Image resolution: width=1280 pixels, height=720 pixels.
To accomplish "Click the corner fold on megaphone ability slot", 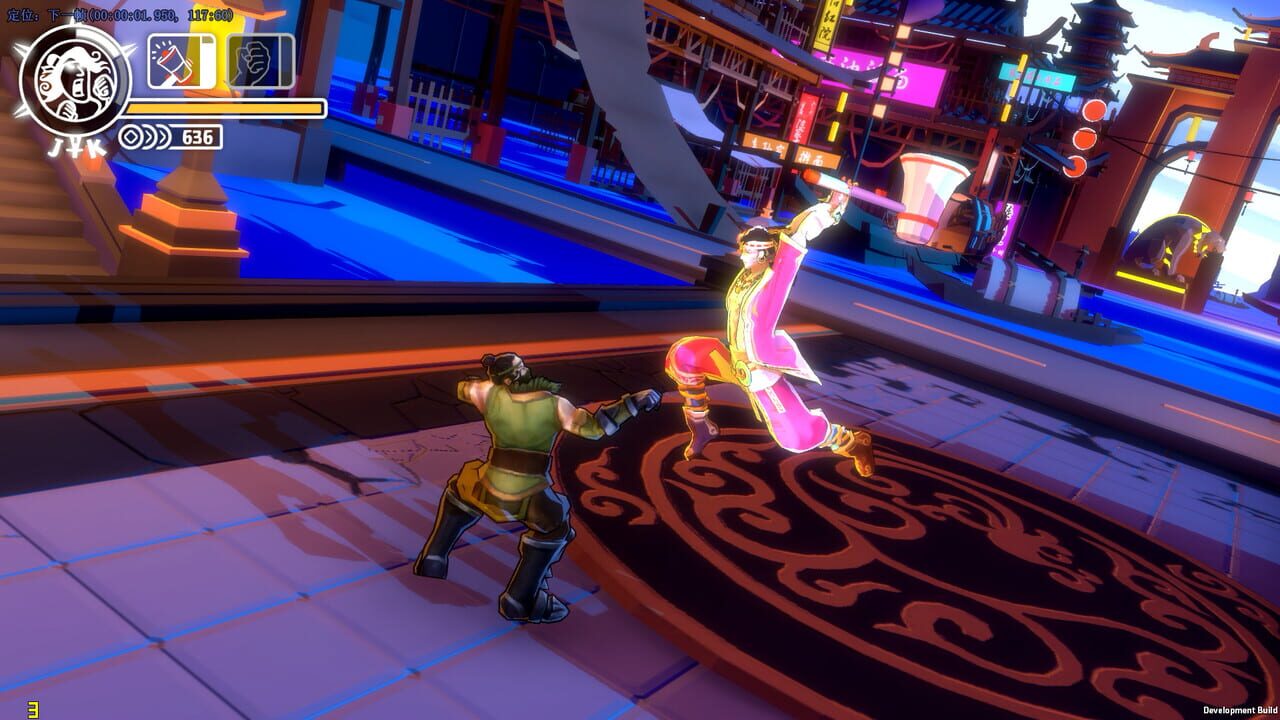I will pos(207,40).
